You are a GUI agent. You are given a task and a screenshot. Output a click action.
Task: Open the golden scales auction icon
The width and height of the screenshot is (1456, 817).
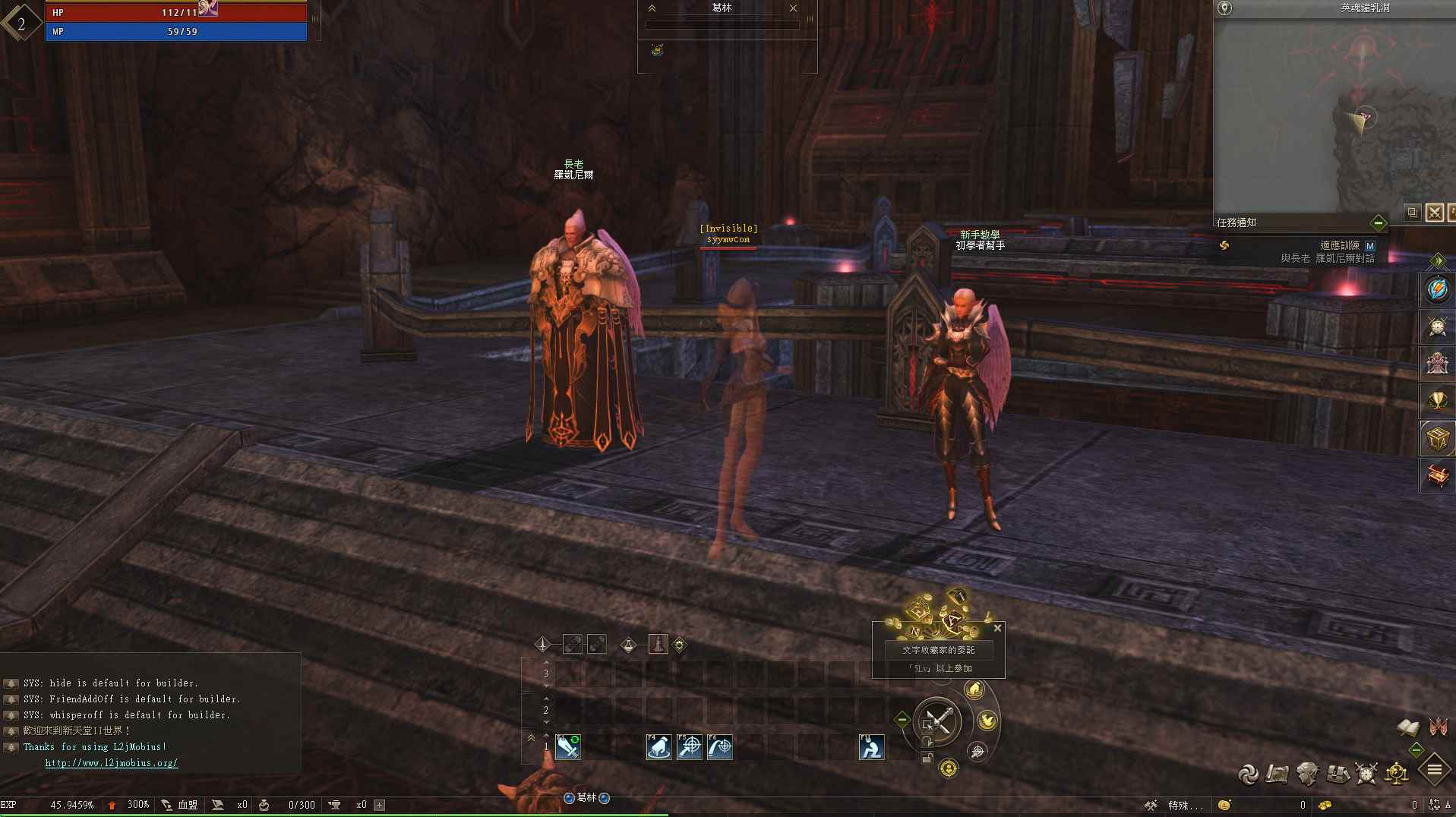click(x=1395, y=773)
